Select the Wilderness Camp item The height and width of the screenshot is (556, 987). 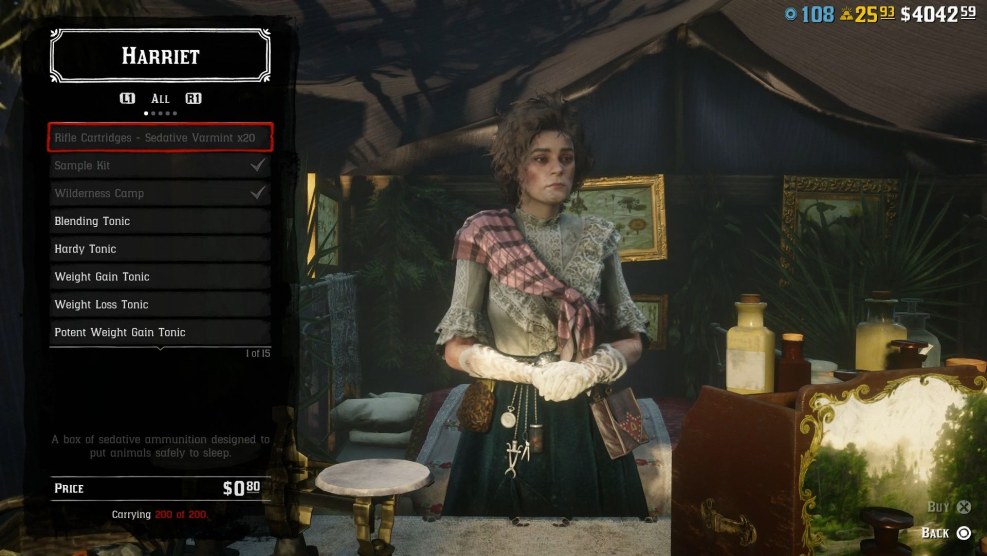point(160,193)
